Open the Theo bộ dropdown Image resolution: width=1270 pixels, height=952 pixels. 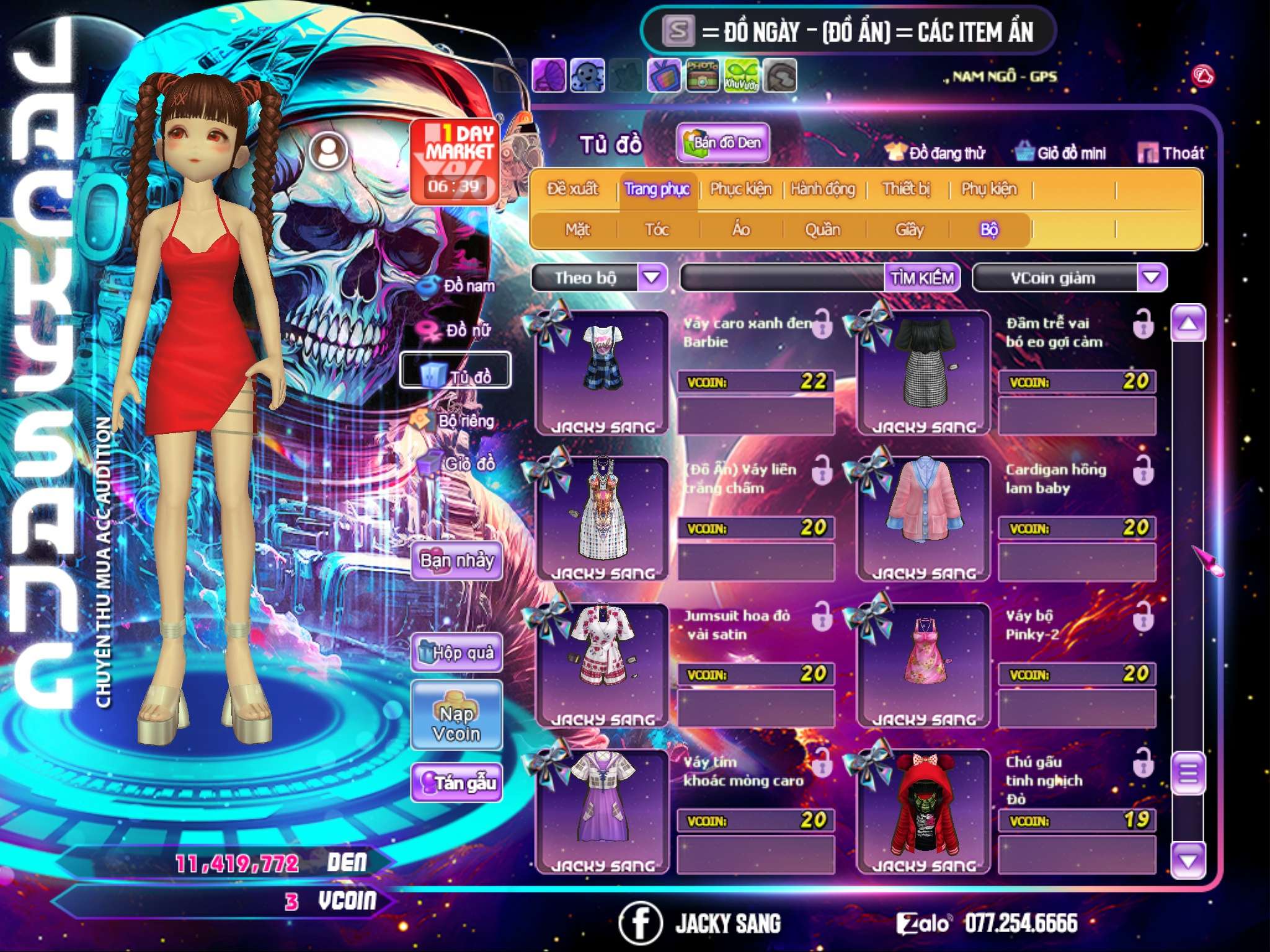point(652,277)
